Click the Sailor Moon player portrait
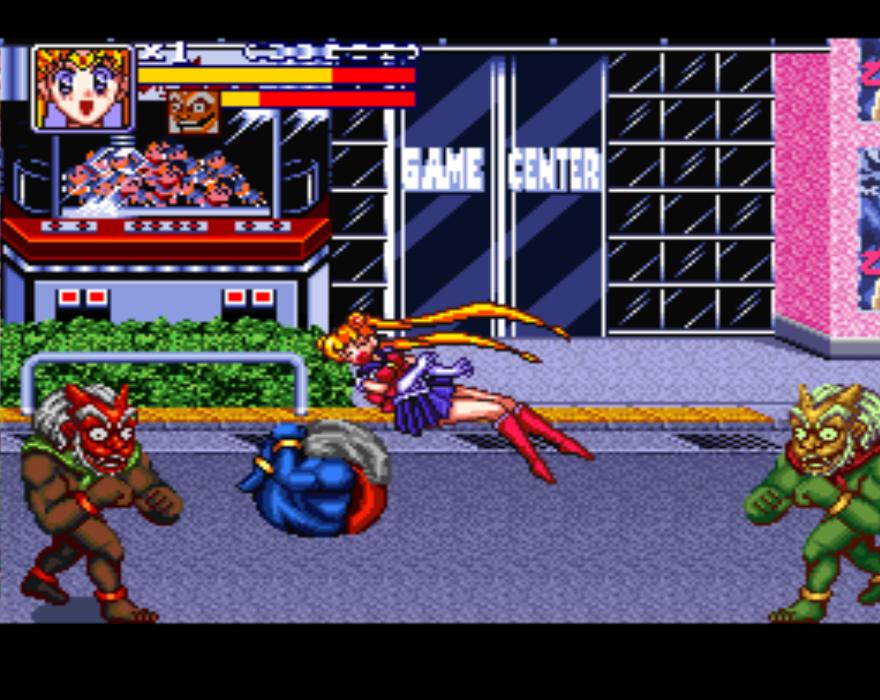 [83, 88]
